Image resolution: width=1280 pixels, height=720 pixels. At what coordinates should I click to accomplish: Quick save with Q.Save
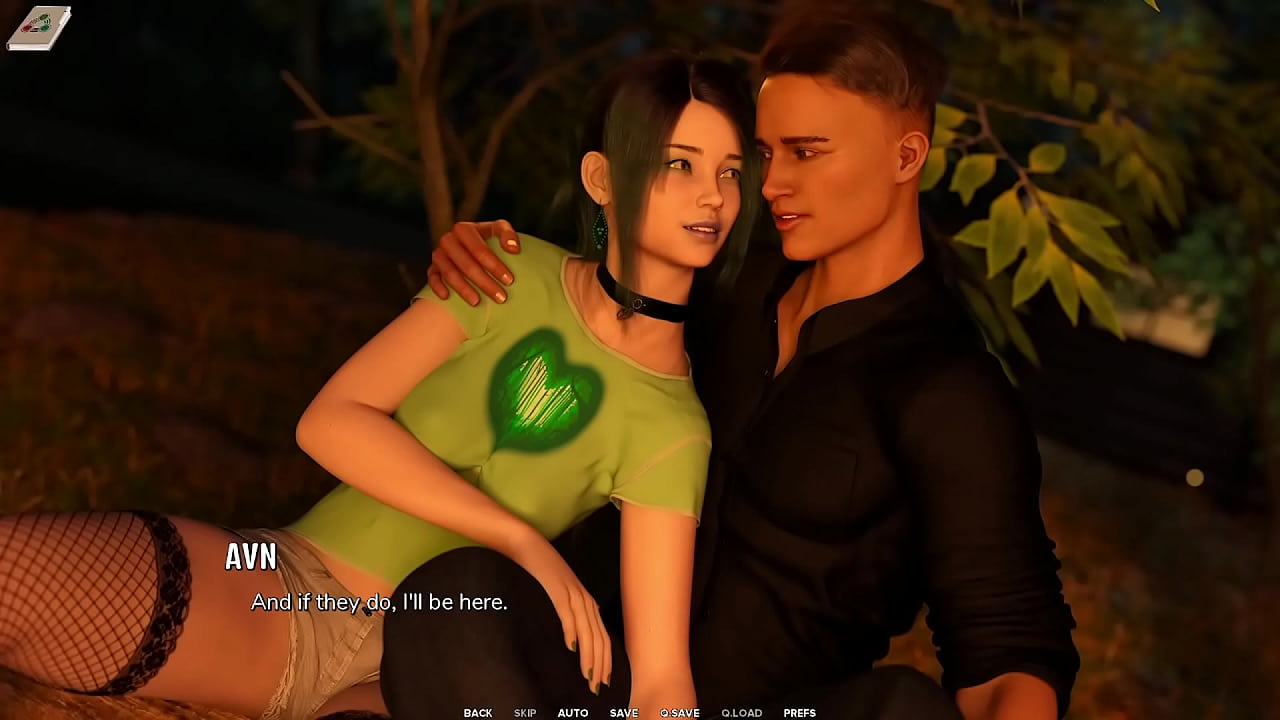click(680, 713)
